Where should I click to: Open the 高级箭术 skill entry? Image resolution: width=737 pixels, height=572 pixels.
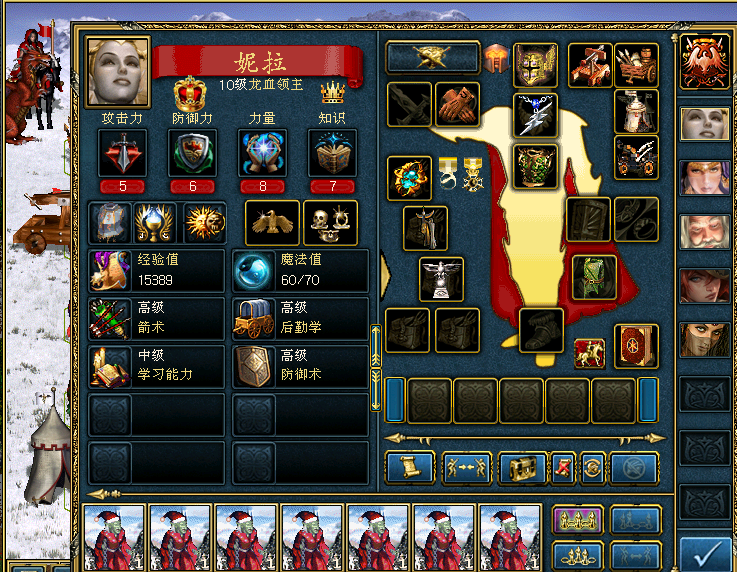coord(157,318)
